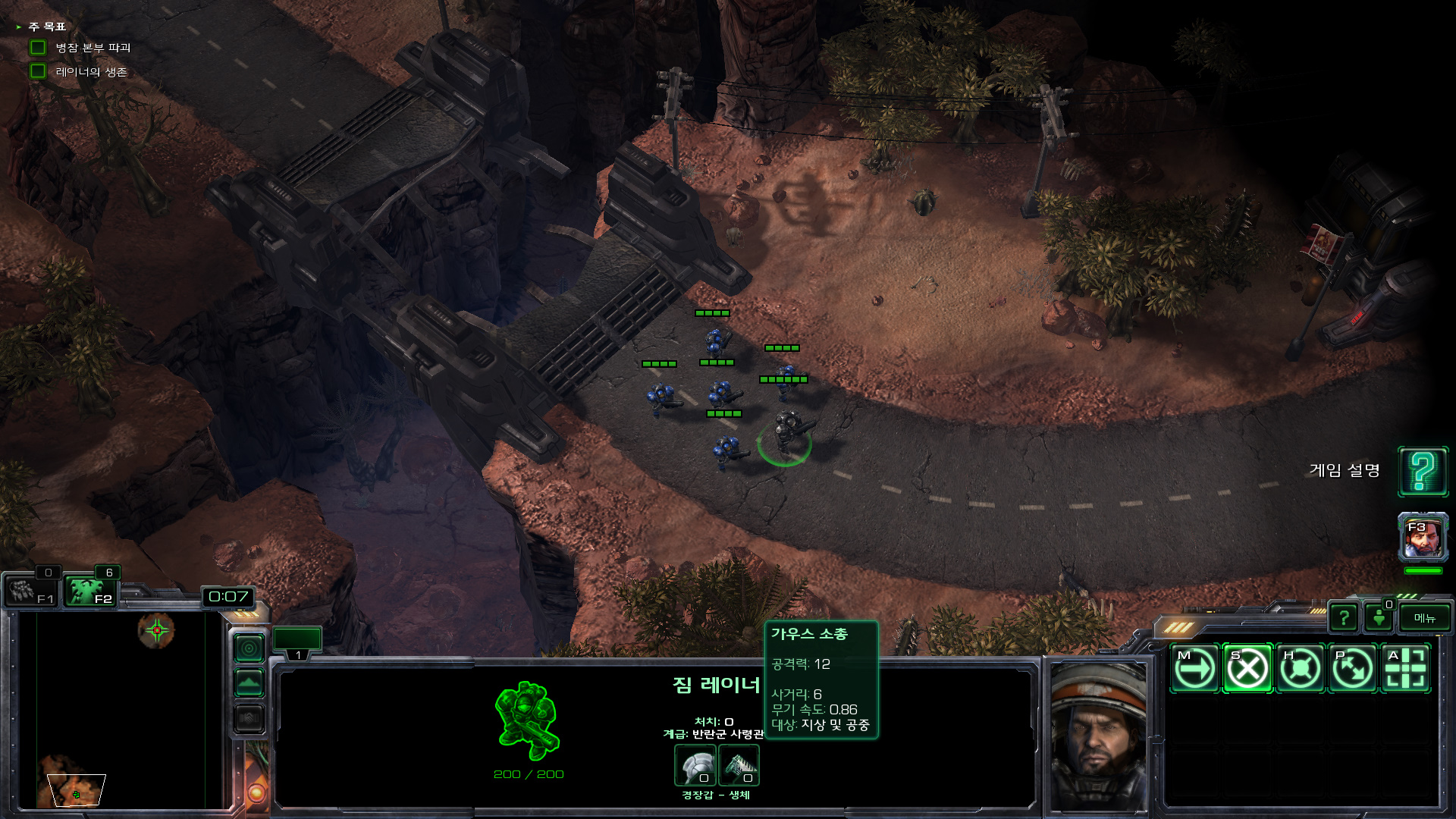Click Jim Raynor's green unit wireframe
This screenshot has width=1456, height=819.
[528, 720]
